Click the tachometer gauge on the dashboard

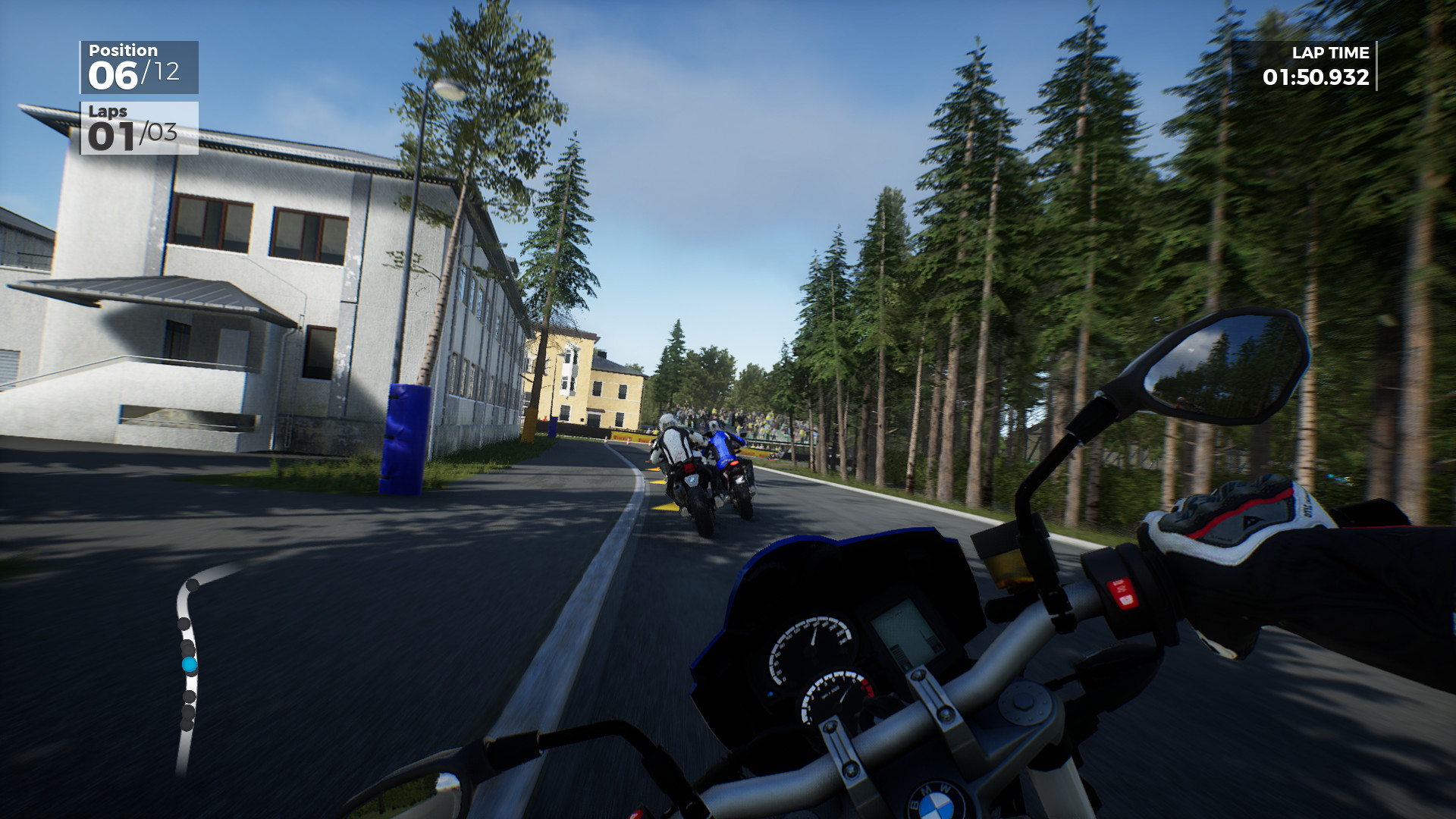tap(834, 697)
